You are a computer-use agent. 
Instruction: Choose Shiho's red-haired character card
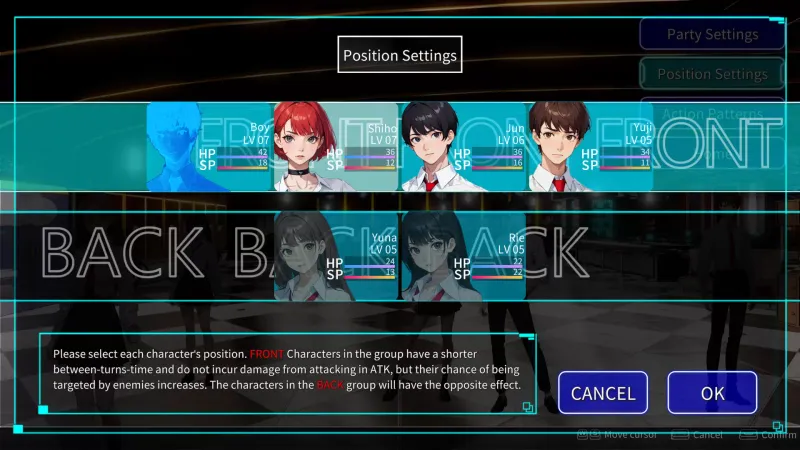336,147
